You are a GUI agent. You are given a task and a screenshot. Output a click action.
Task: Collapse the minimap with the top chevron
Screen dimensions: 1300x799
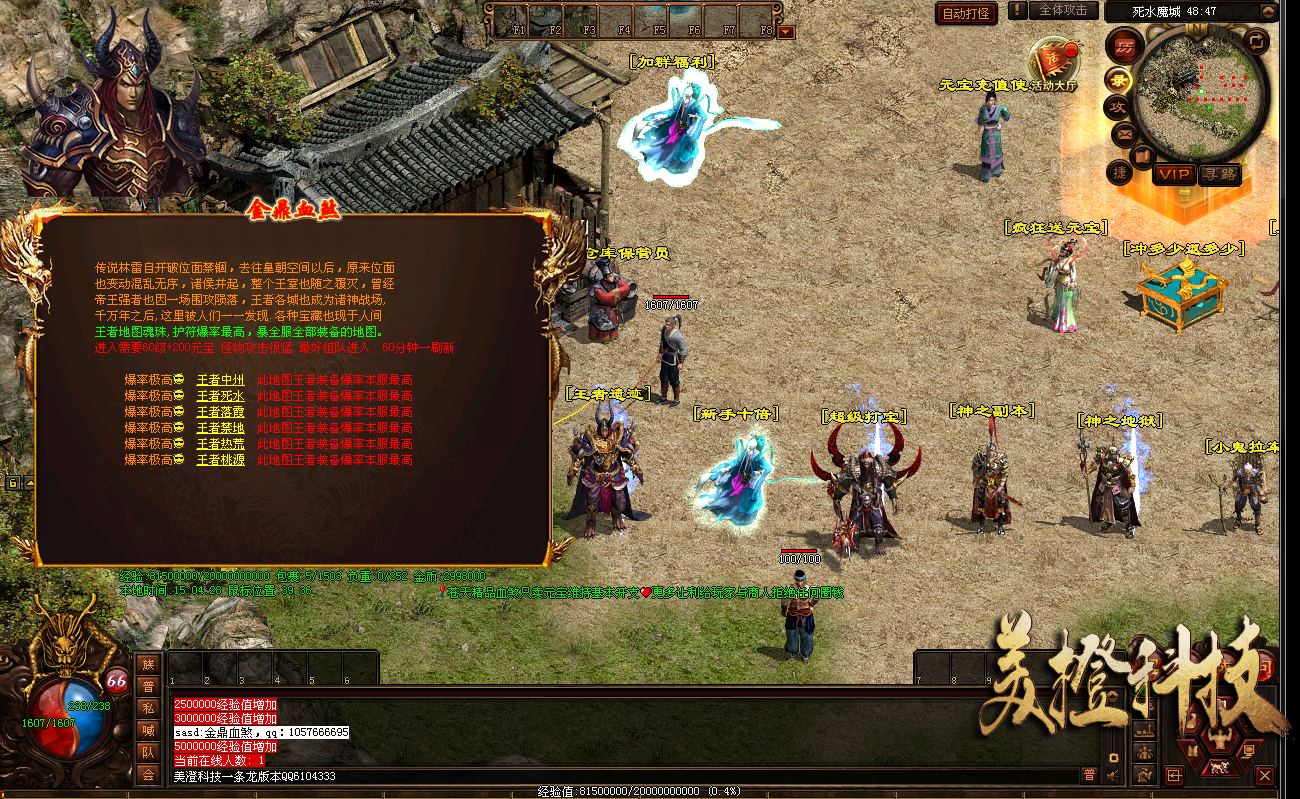click(x=1268, y=12)
